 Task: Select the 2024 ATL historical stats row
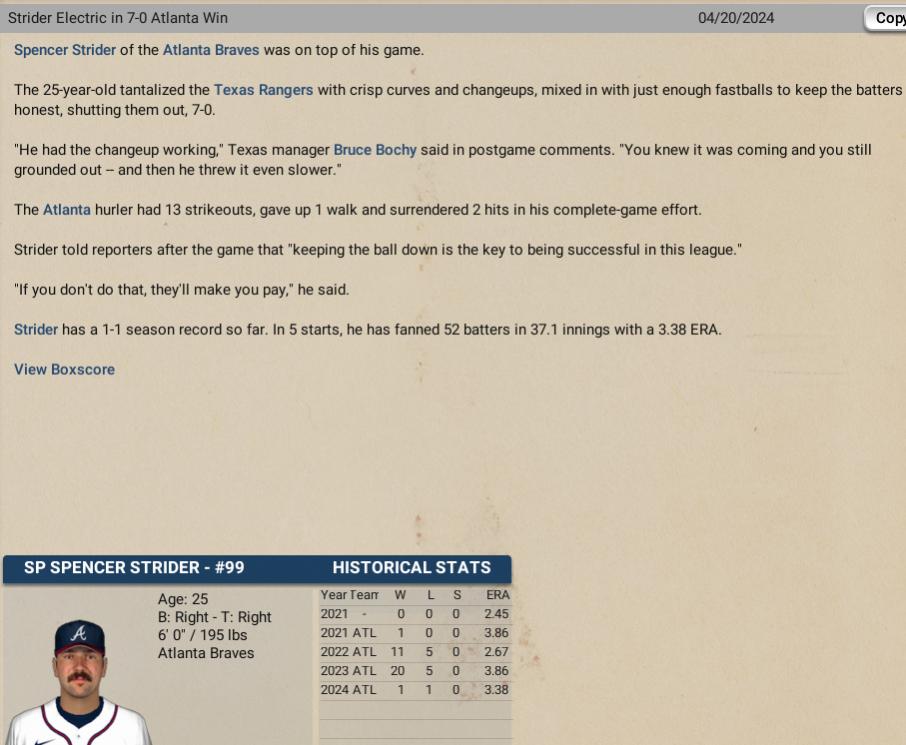tap(415, 690)
